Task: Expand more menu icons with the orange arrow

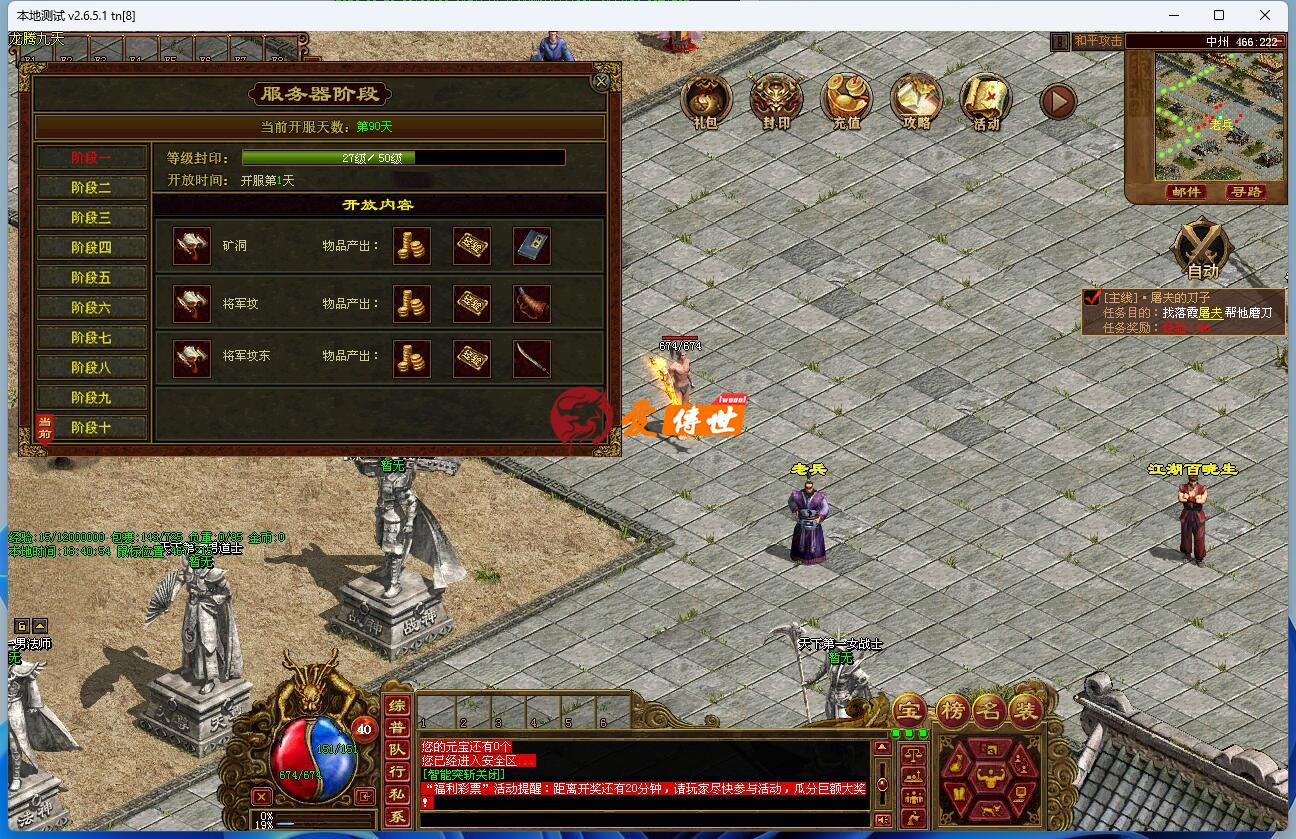Action: click(x=1057, y=101)
